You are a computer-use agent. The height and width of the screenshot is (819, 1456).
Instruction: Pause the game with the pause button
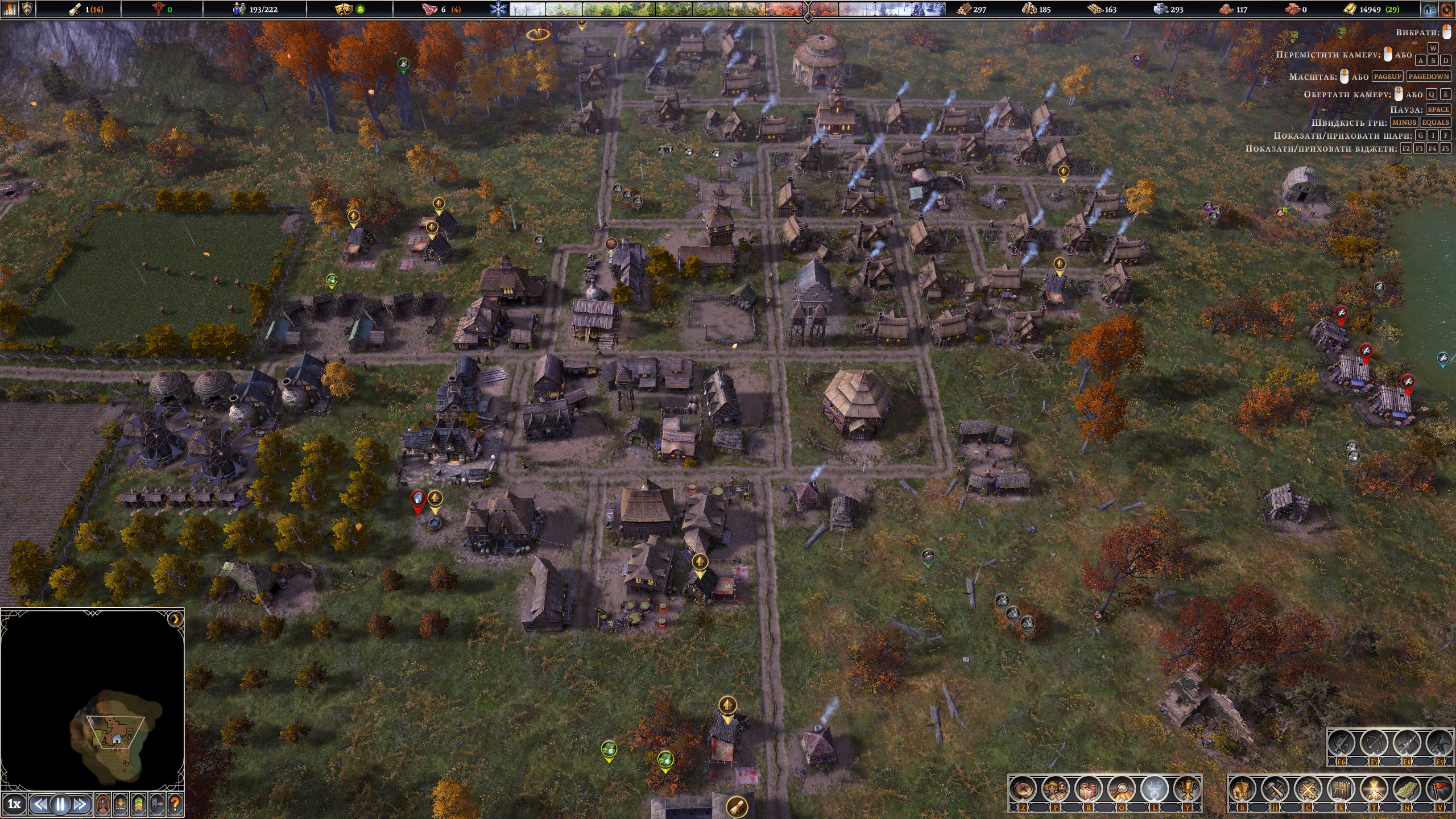pos(60,804)
